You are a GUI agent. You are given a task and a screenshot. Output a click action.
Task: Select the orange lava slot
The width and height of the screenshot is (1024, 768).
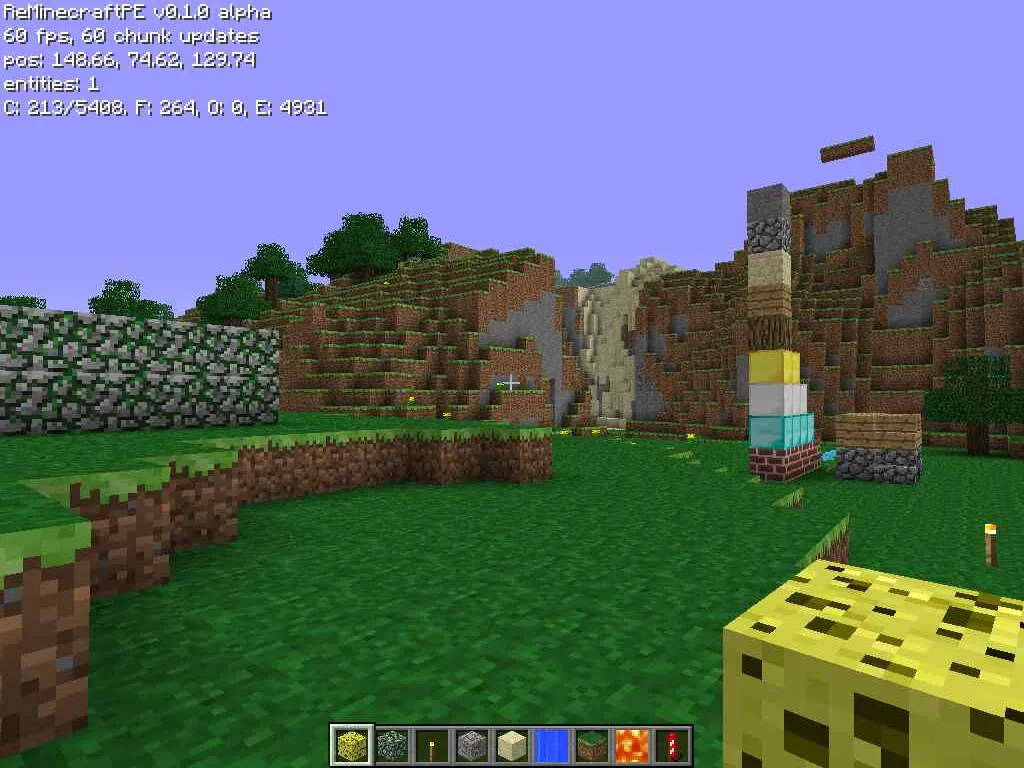[632, 745]
